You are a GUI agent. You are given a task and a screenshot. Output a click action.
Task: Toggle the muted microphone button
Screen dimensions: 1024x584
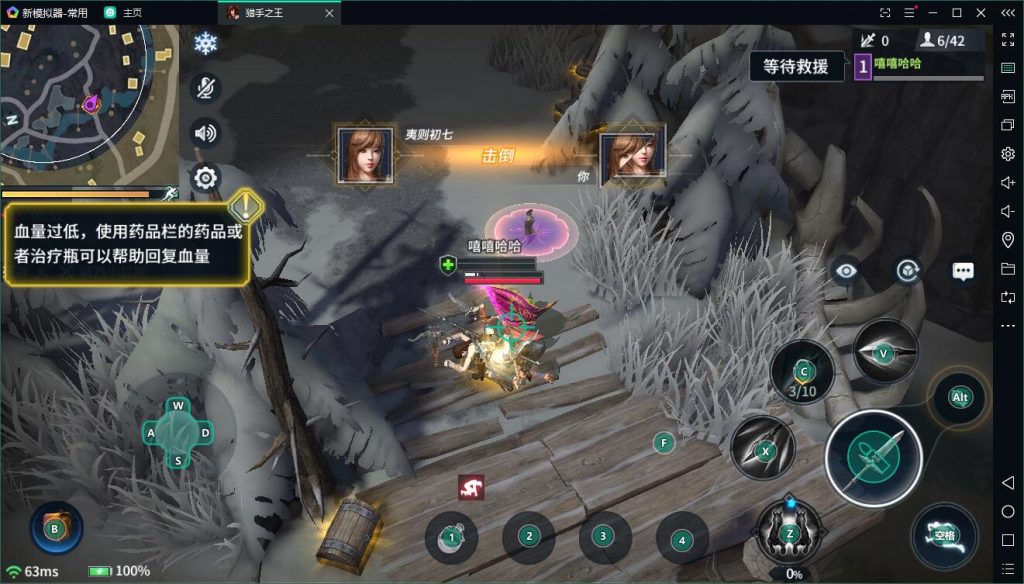click(205, 88)
